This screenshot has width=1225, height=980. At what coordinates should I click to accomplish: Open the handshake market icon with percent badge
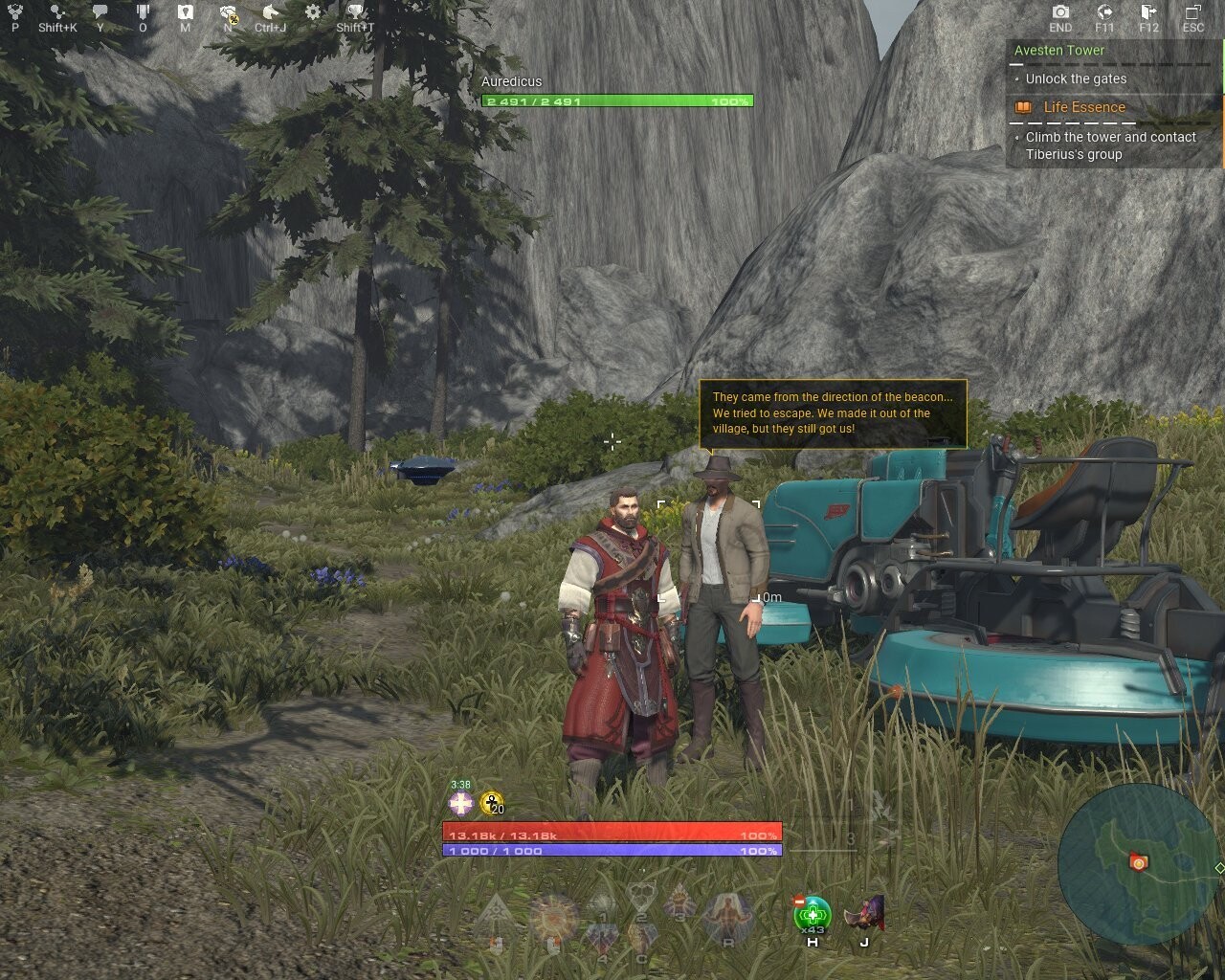(x=229, y=13)
